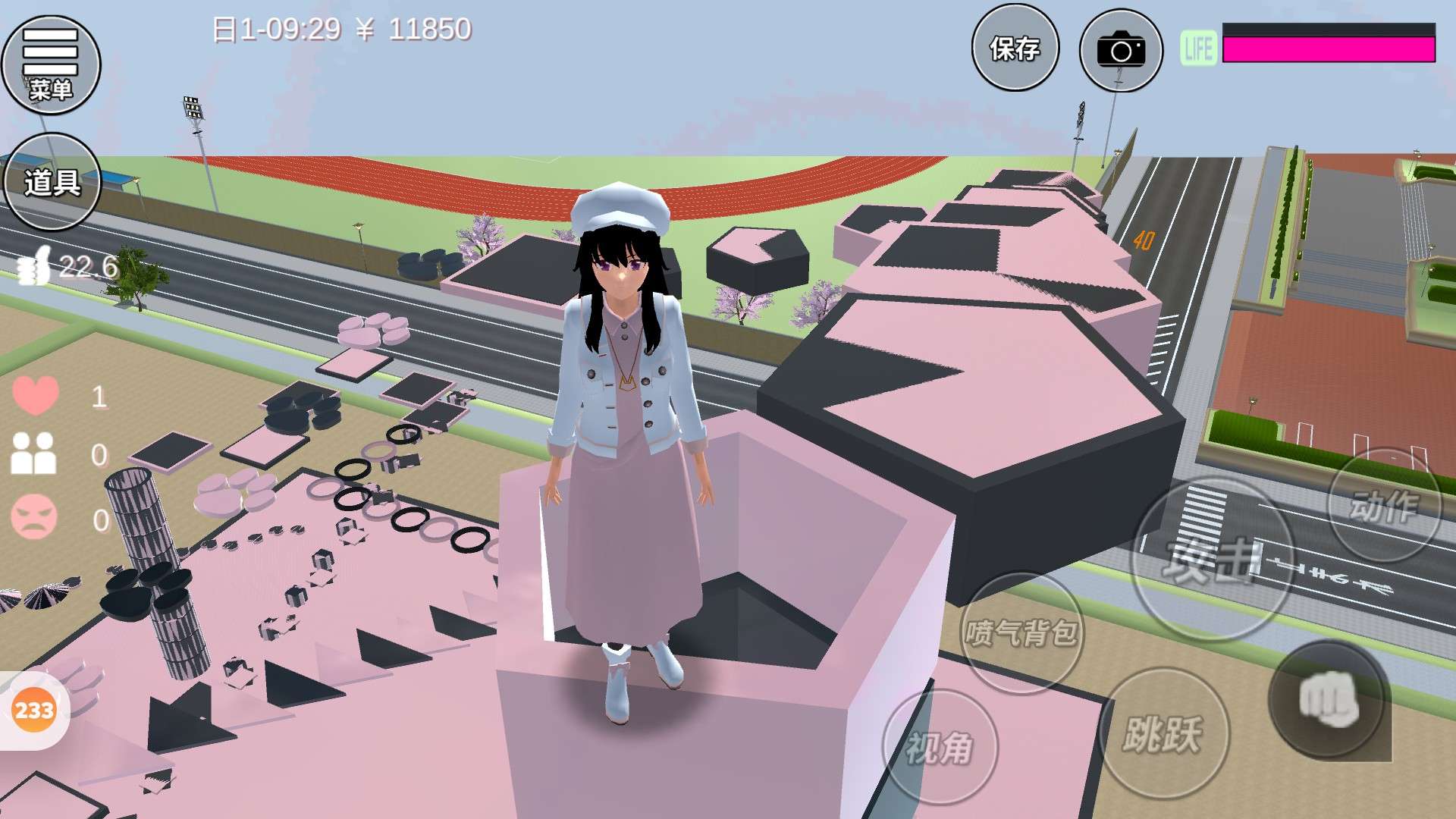Tap the 跳跃 jump button
This screenshot has height=819, width=1456.
pyautogui.click(x=1163, y=733)
